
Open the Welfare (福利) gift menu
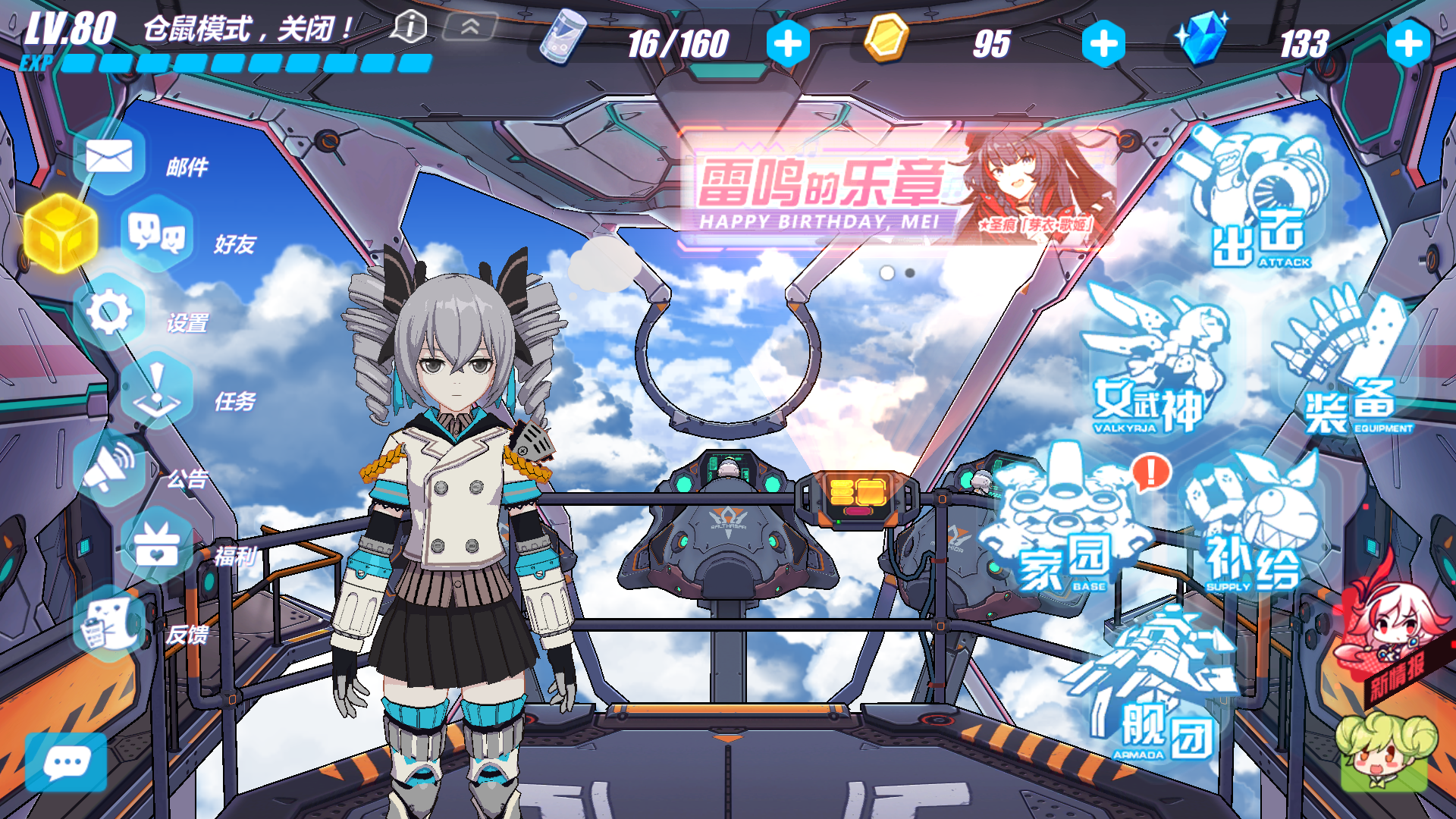pyautogui.click(x=157, y=546)
